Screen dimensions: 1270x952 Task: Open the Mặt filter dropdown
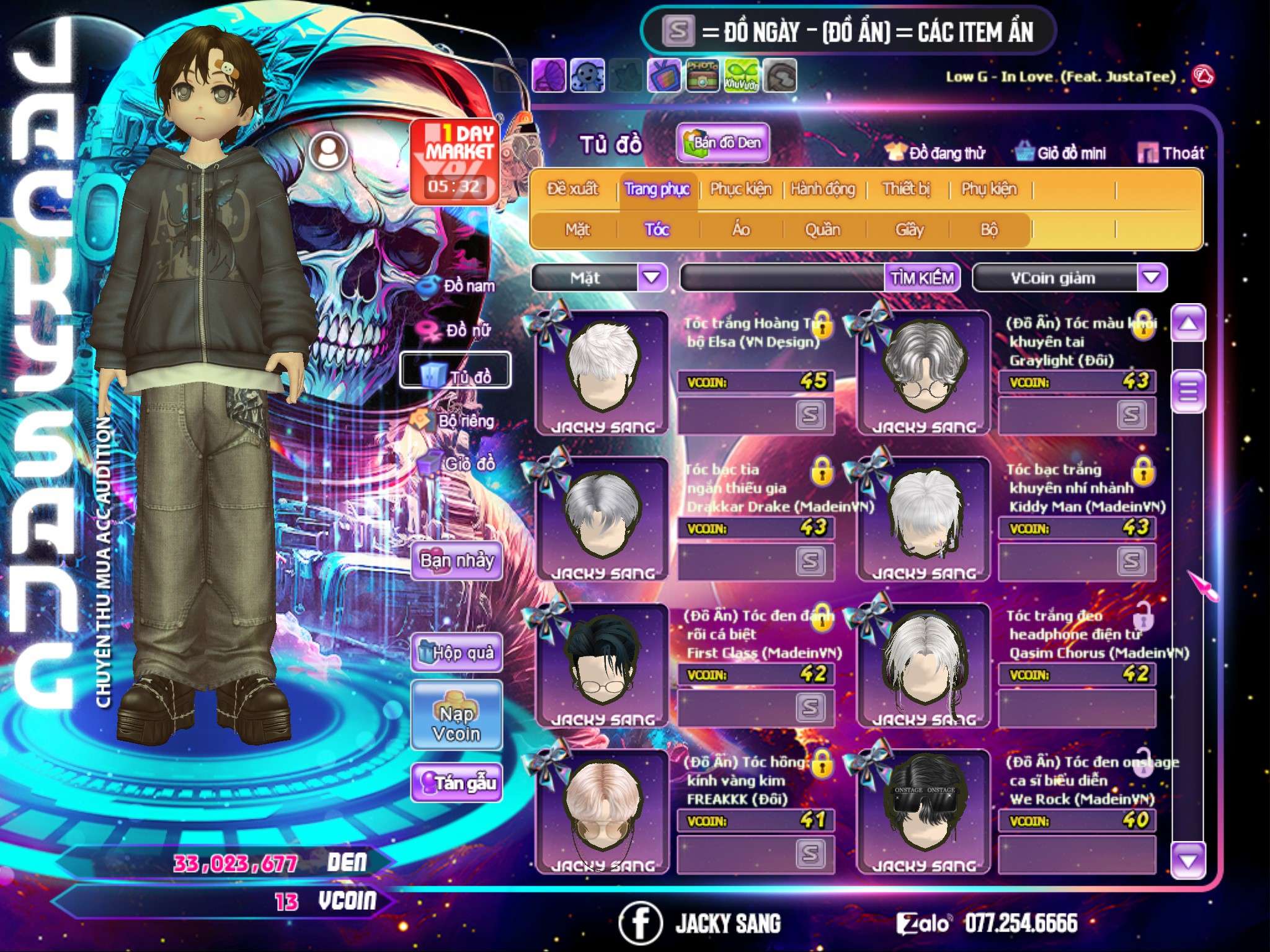[652, 278]
